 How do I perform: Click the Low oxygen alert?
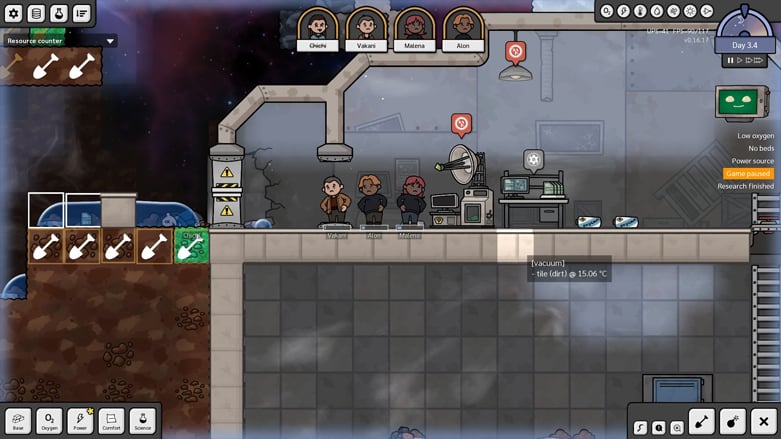click(755, 136)
